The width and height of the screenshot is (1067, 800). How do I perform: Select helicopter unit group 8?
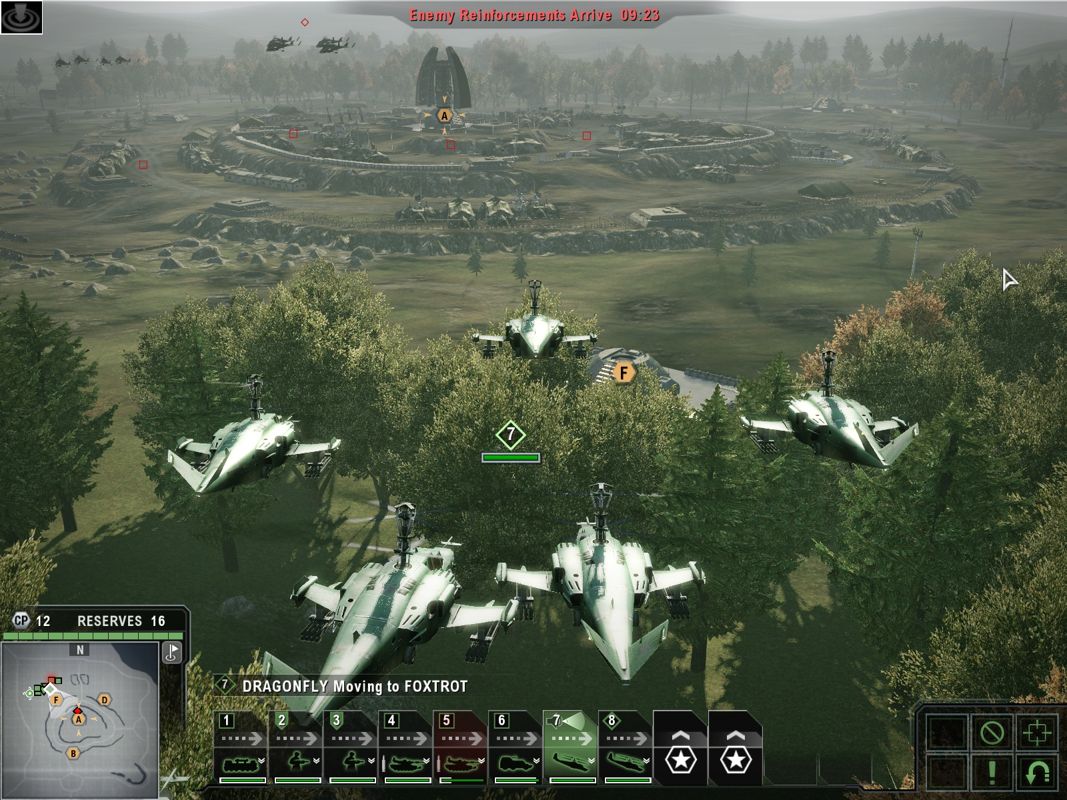[x=625, y=748]
